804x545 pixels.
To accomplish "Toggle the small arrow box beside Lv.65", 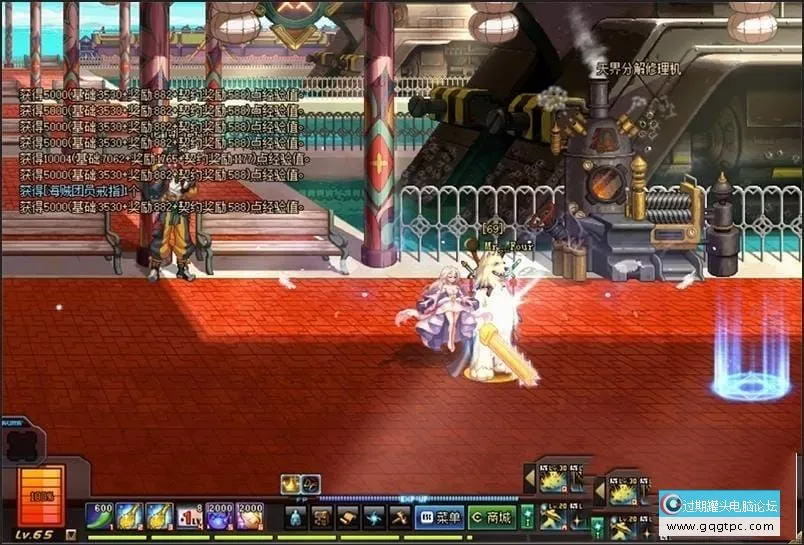I will (x=71, y=534).
